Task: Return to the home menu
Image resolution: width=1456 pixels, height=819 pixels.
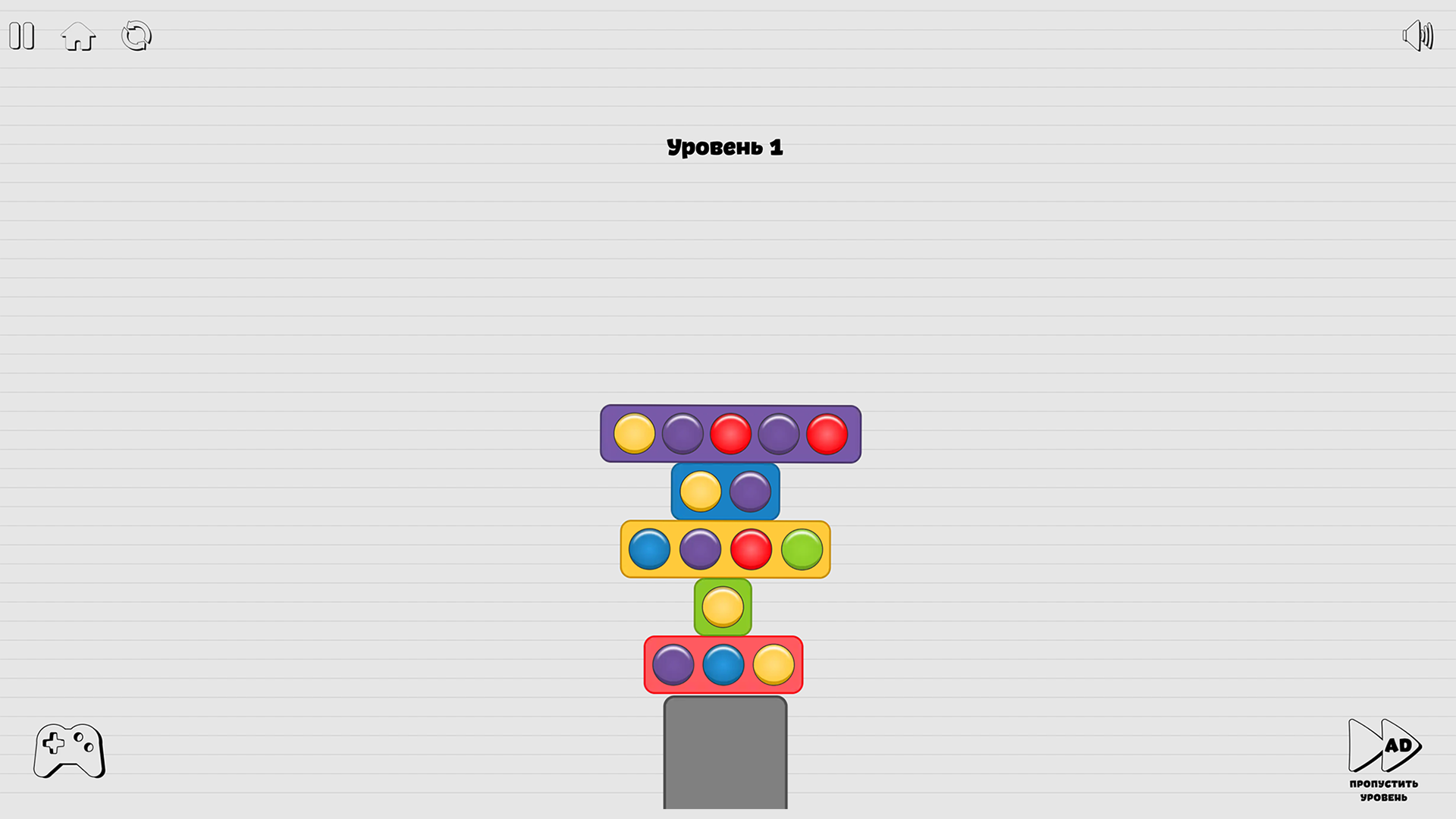Action: point(78,36)
